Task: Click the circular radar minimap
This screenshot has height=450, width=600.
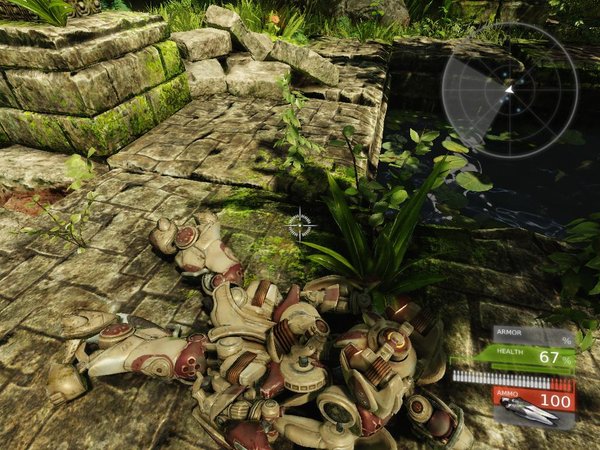Action: pyautogui.click(x=510, y=91)
